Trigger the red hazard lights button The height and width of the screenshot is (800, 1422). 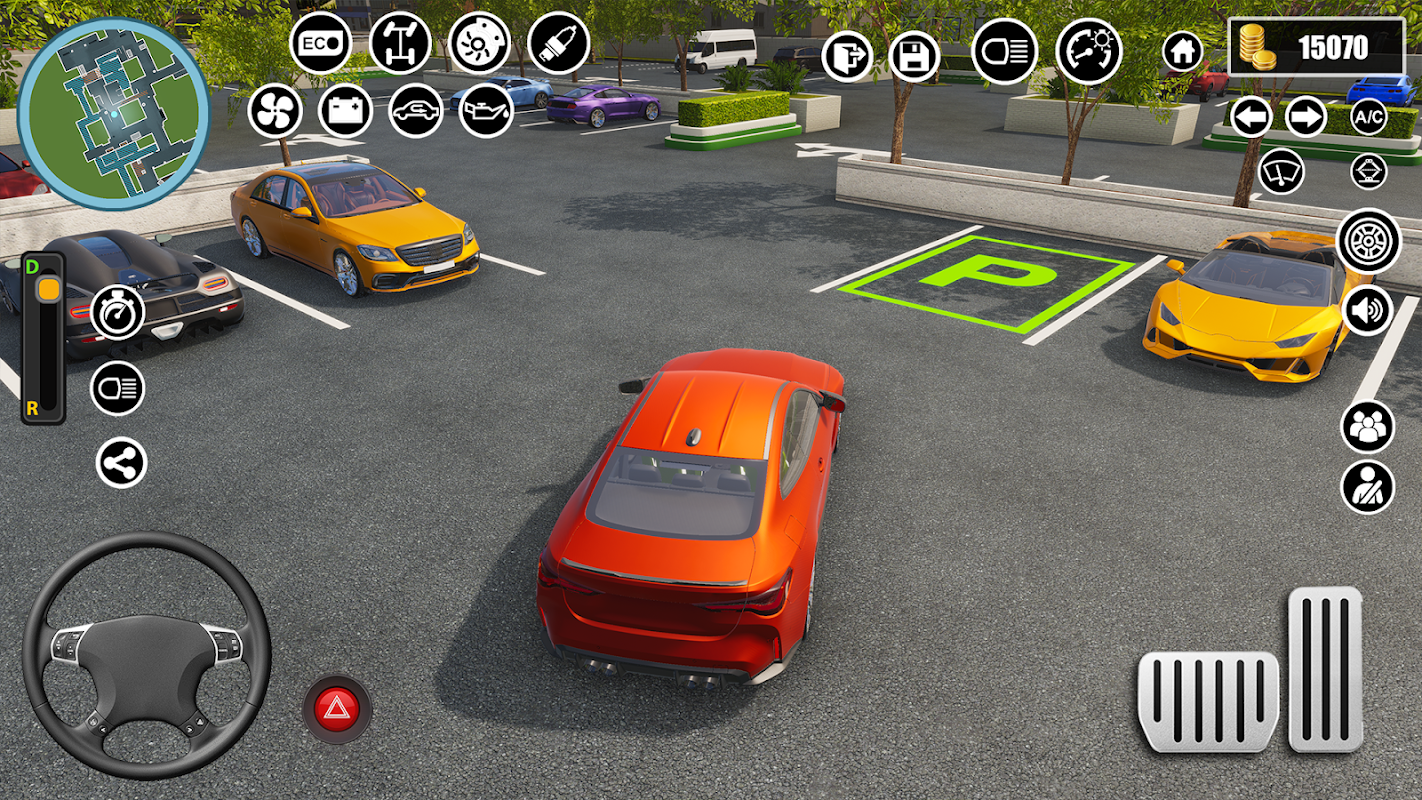(337, 709)
